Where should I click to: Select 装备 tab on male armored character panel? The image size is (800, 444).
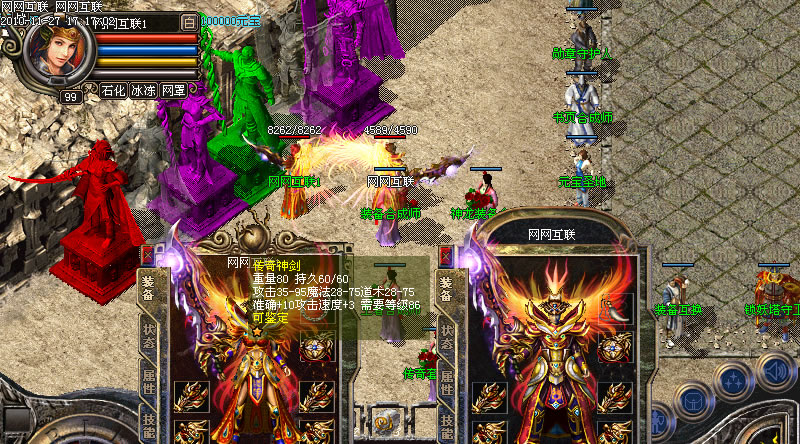tap(447, 290)
